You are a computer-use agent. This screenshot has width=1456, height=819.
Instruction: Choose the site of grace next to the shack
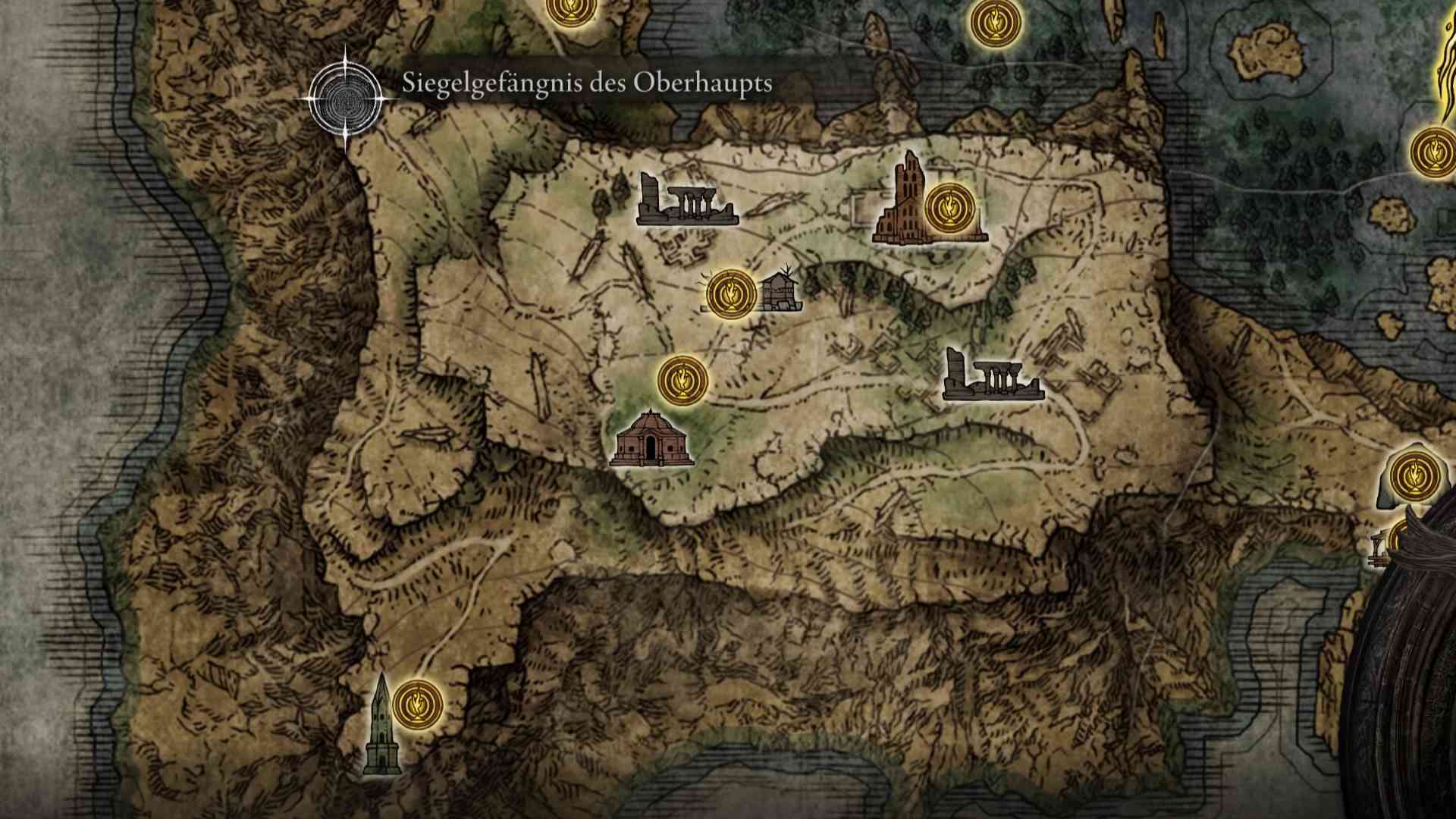(731, 294)
